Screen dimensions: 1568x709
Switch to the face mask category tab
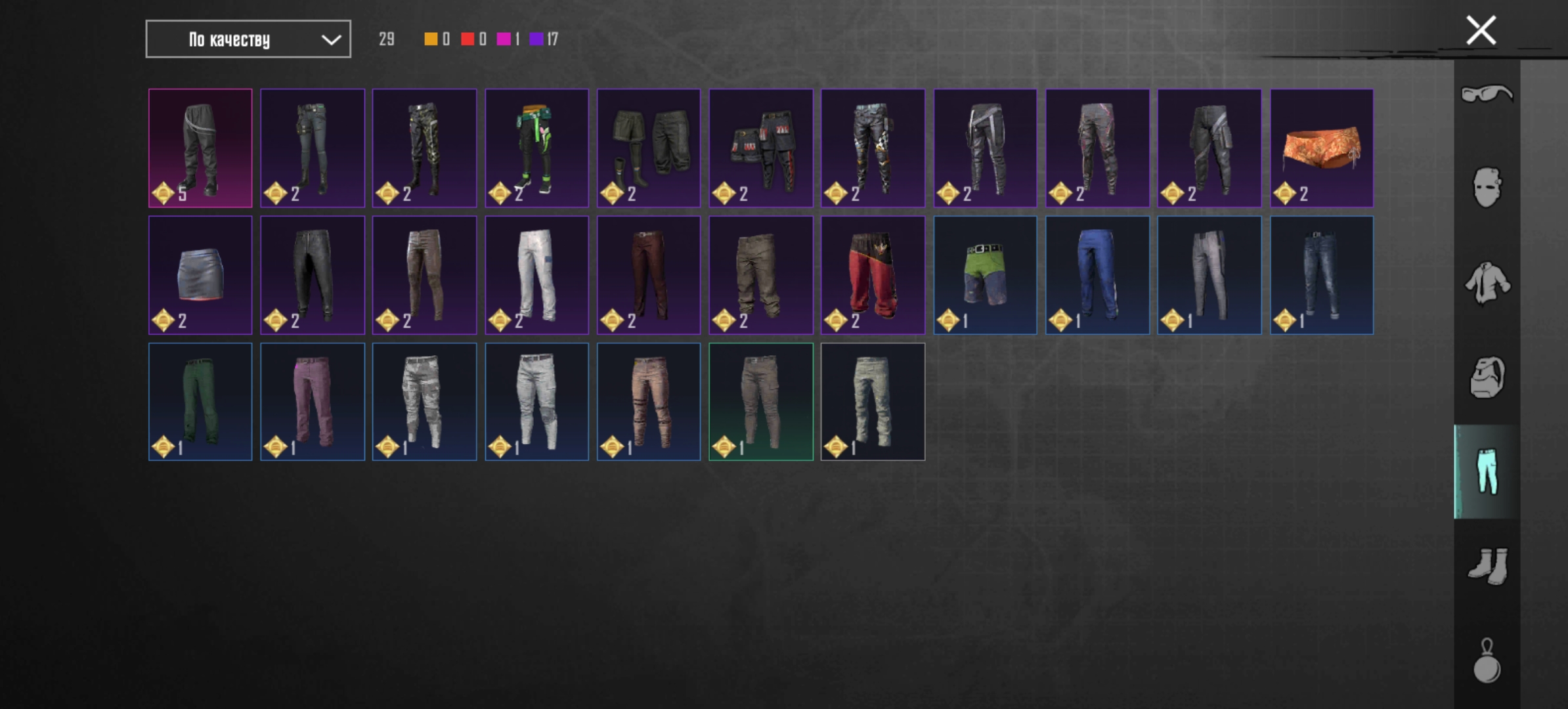[x=1487, y=188]
